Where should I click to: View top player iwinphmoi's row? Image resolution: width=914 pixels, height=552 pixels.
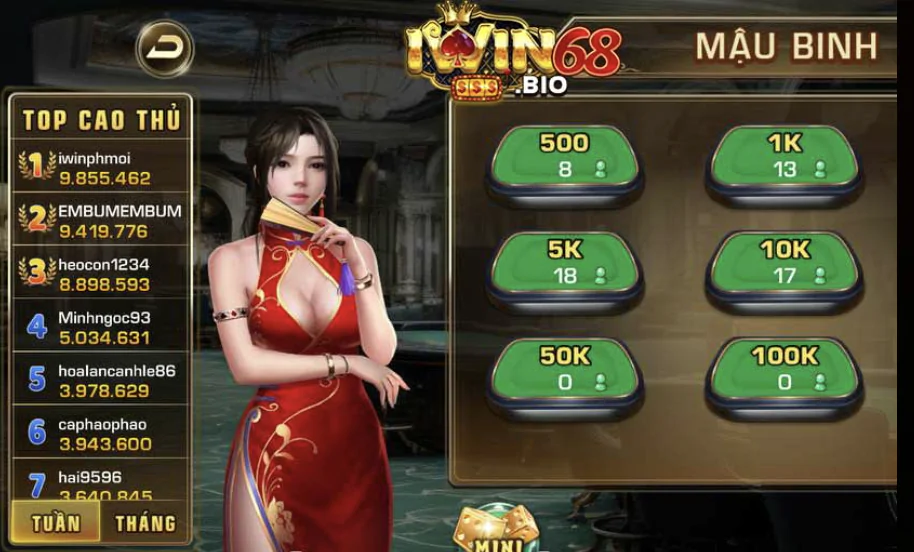click(100, 168)
